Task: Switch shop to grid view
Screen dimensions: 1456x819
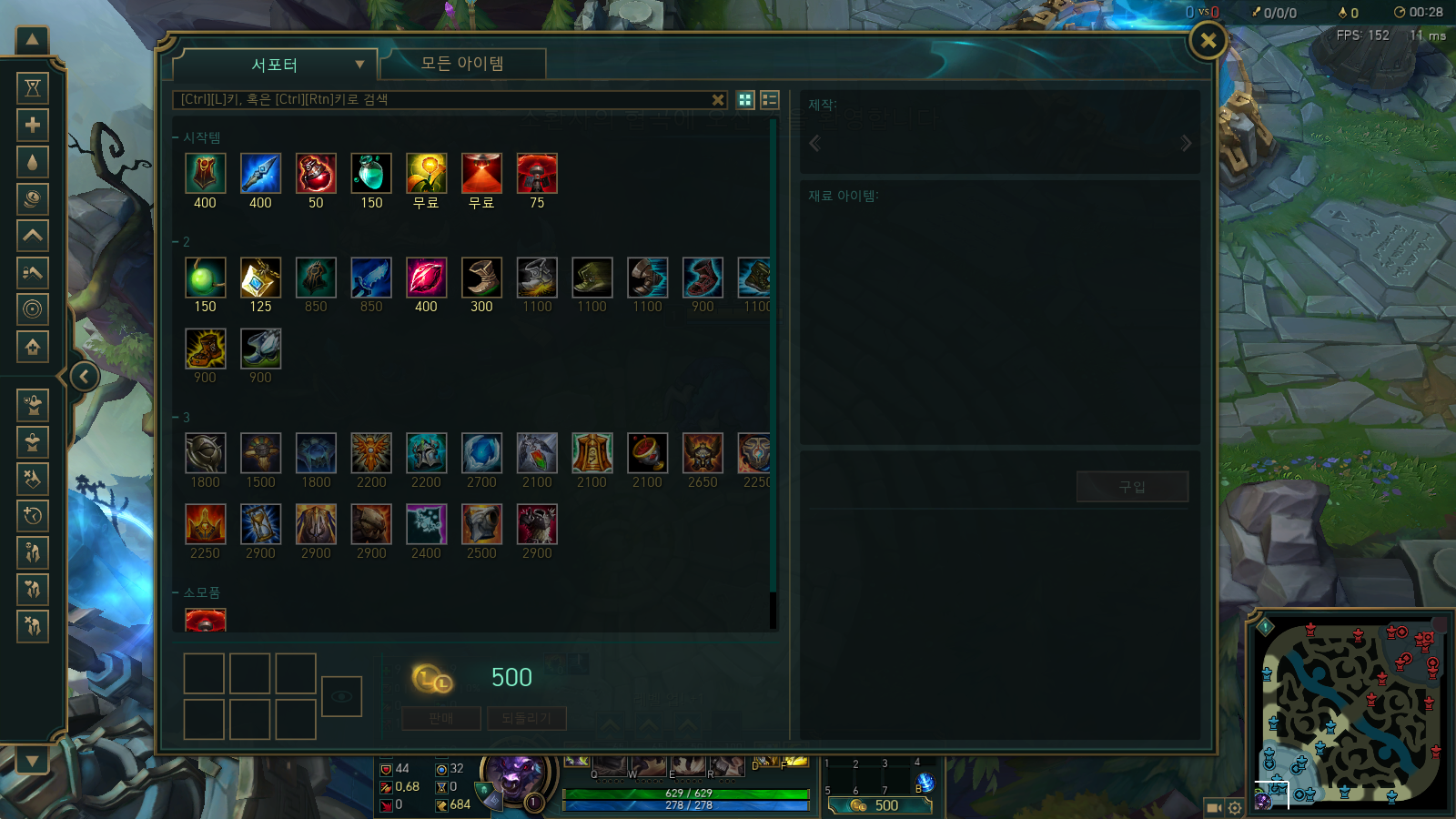Action: (x=745, y=100)
